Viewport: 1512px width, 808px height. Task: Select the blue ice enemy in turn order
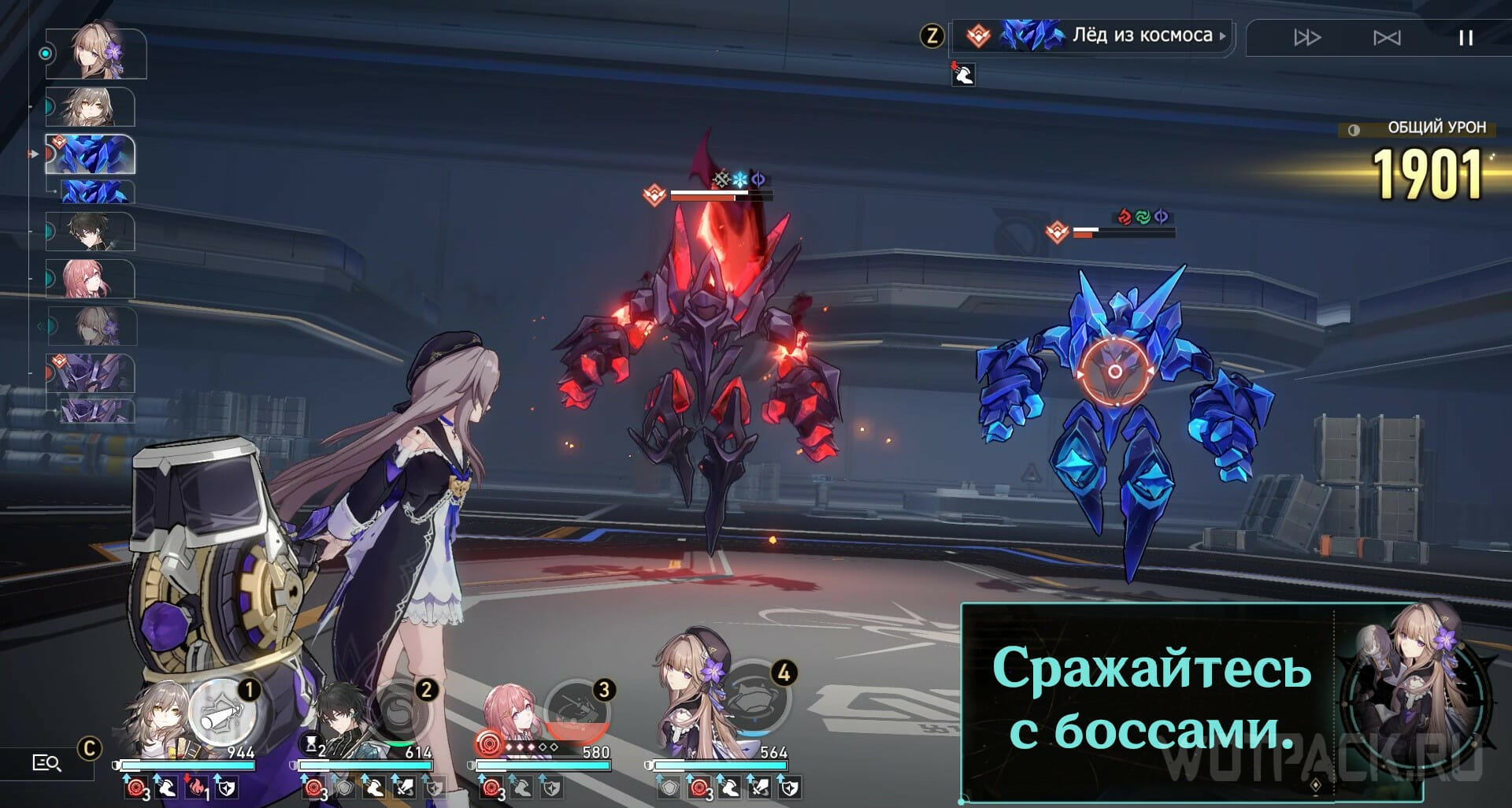tap(91, 154)
